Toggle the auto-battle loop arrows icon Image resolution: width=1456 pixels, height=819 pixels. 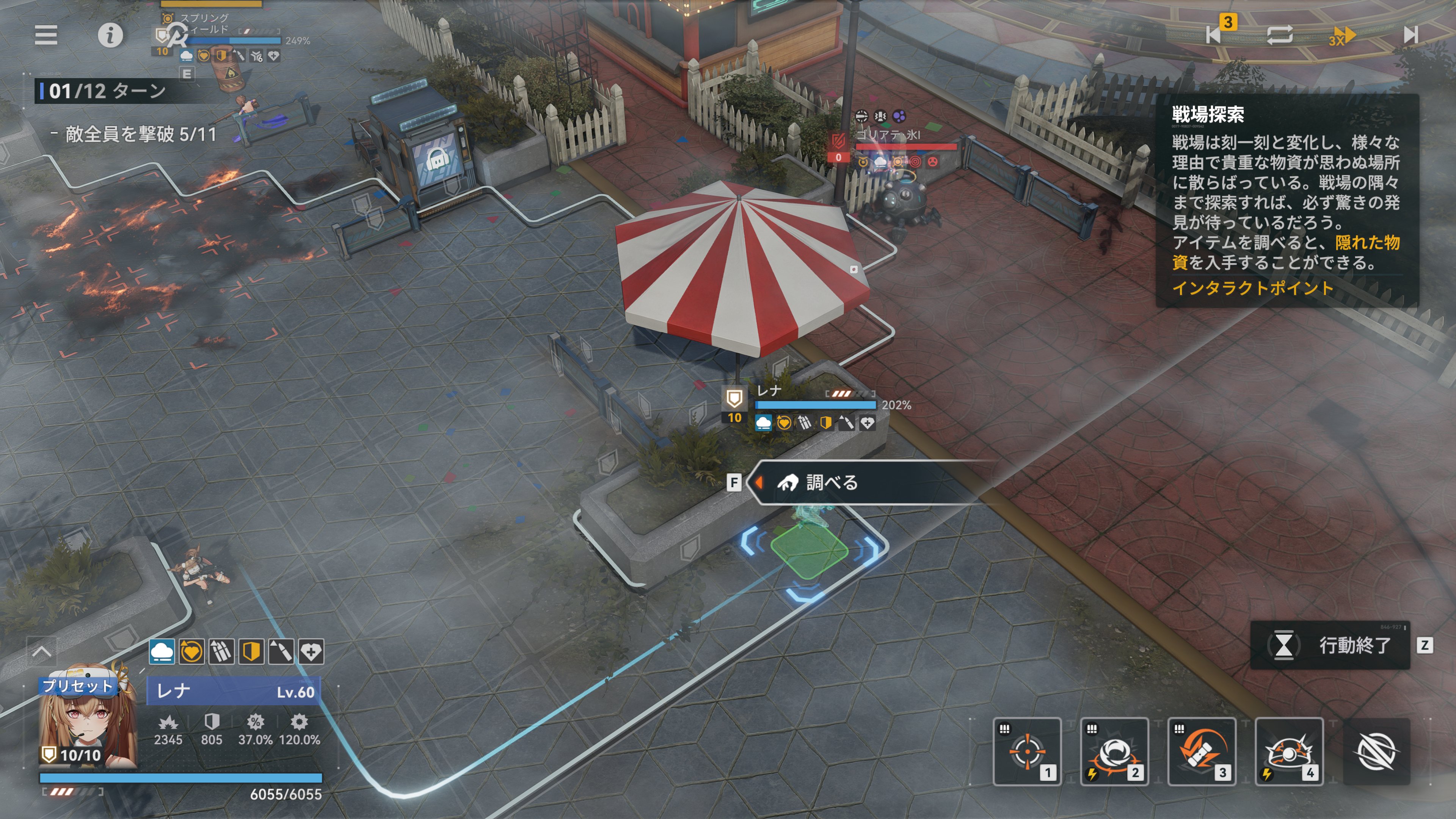click(x=1280, y=35)
